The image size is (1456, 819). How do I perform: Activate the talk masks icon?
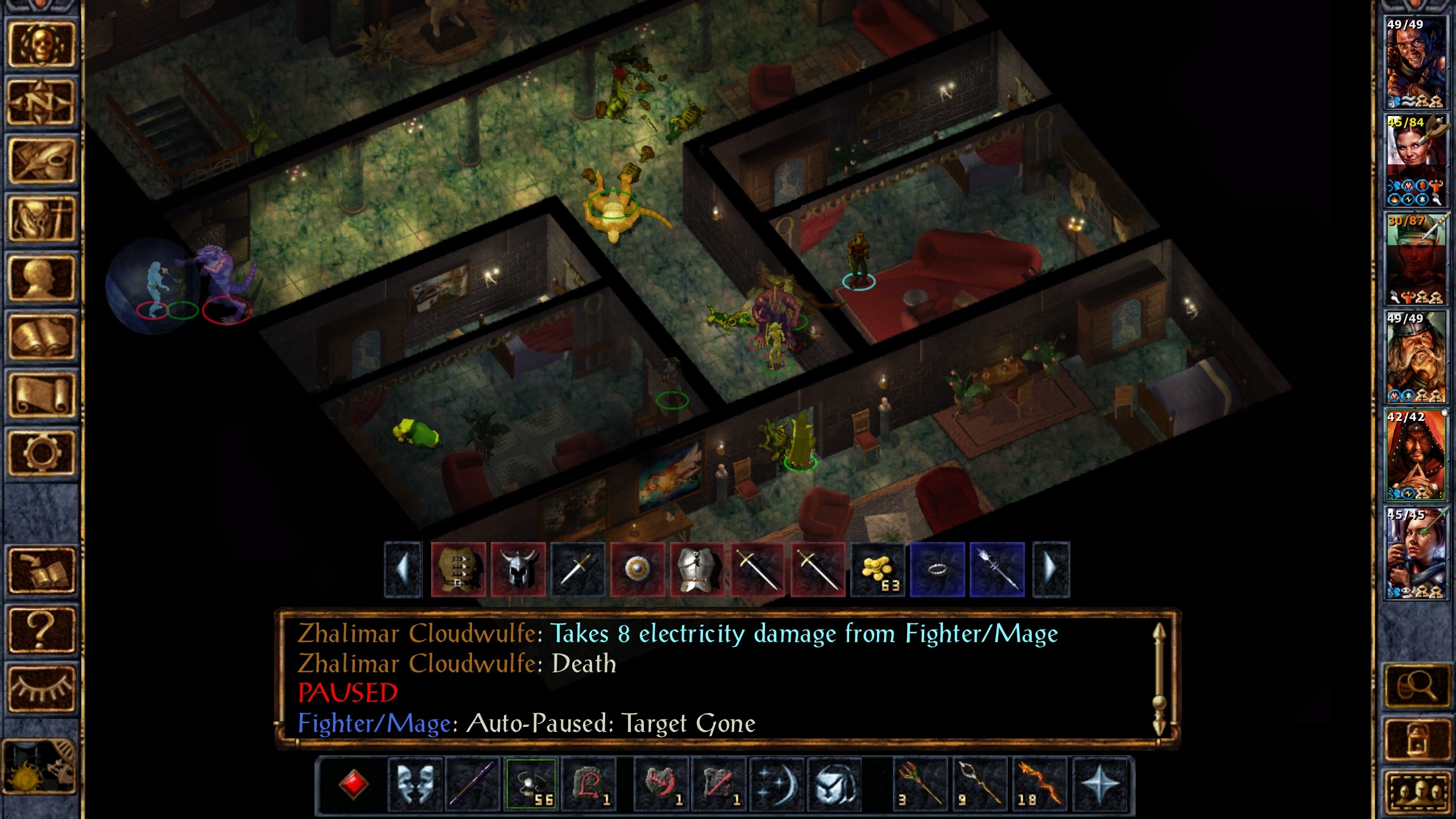click(415, 784)
